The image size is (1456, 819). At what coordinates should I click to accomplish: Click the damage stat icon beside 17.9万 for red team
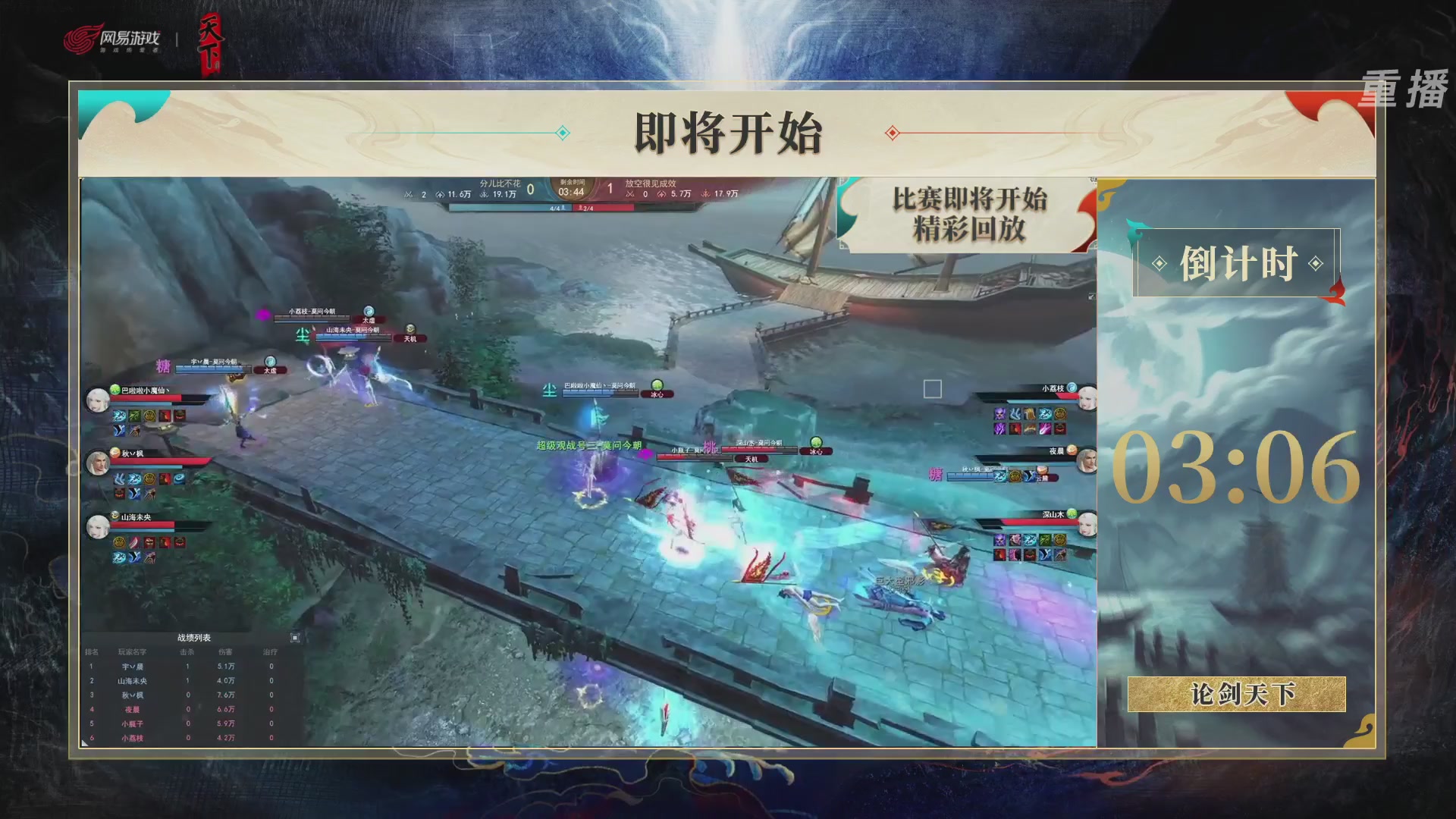705,194
